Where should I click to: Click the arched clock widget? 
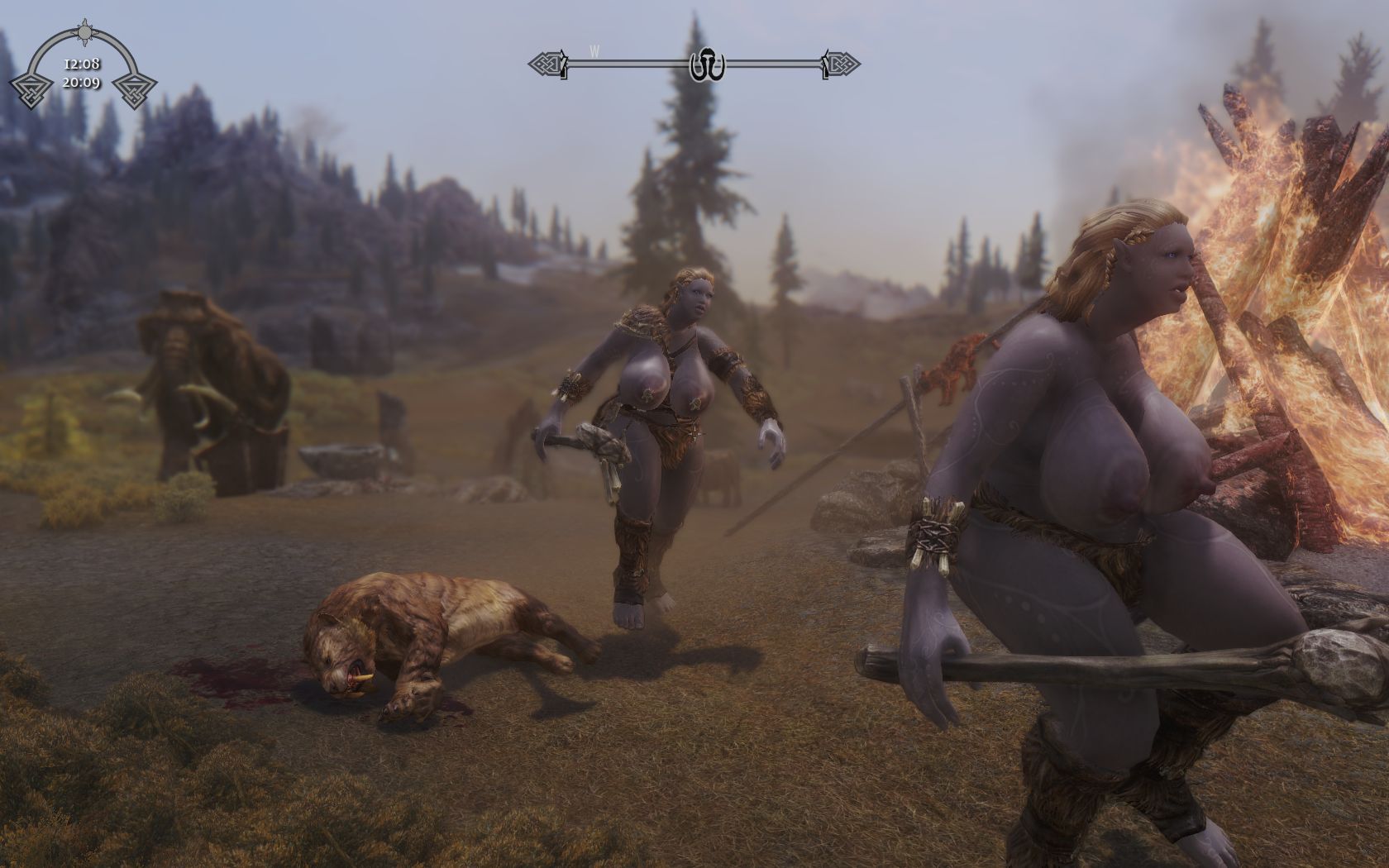click(x=82, y=68)
